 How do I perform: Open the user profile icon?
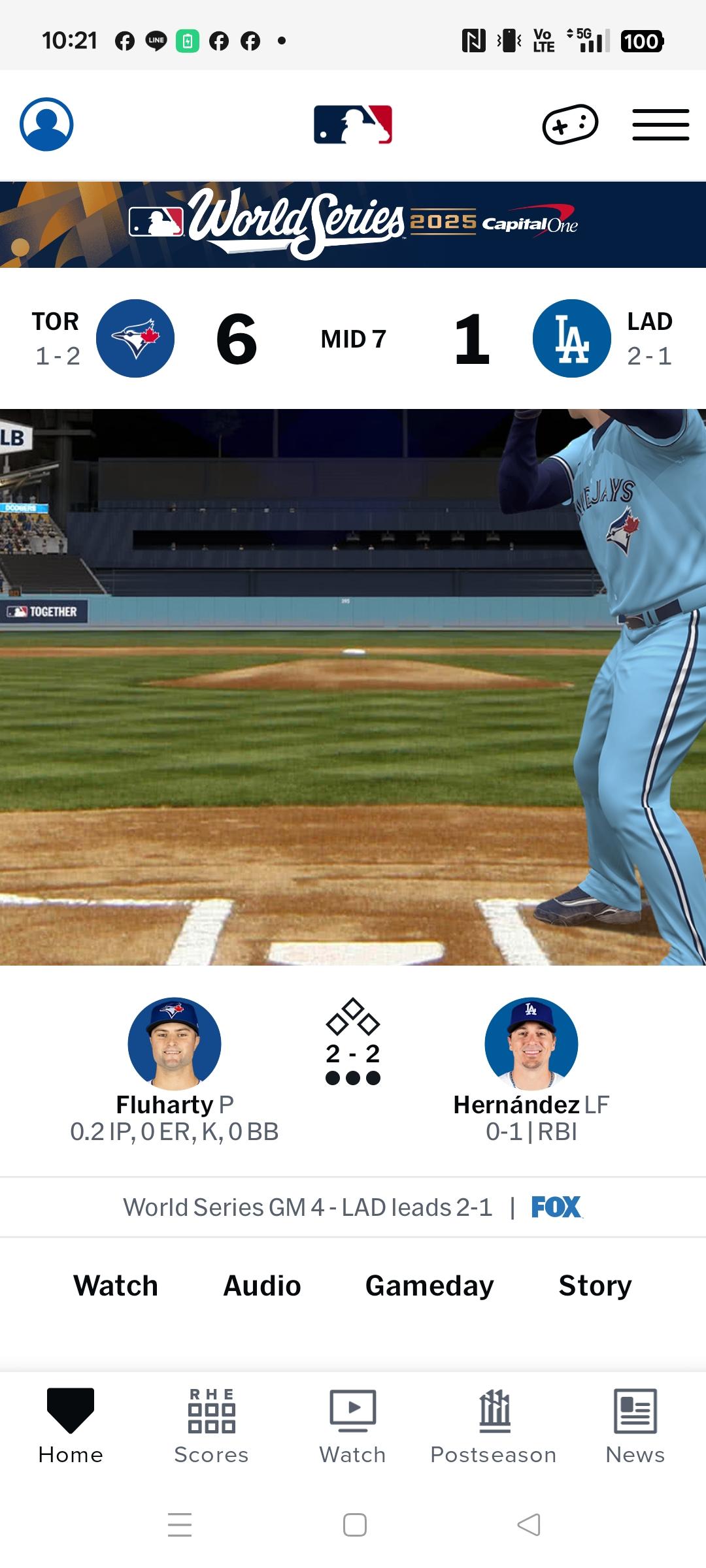point(46,124)
